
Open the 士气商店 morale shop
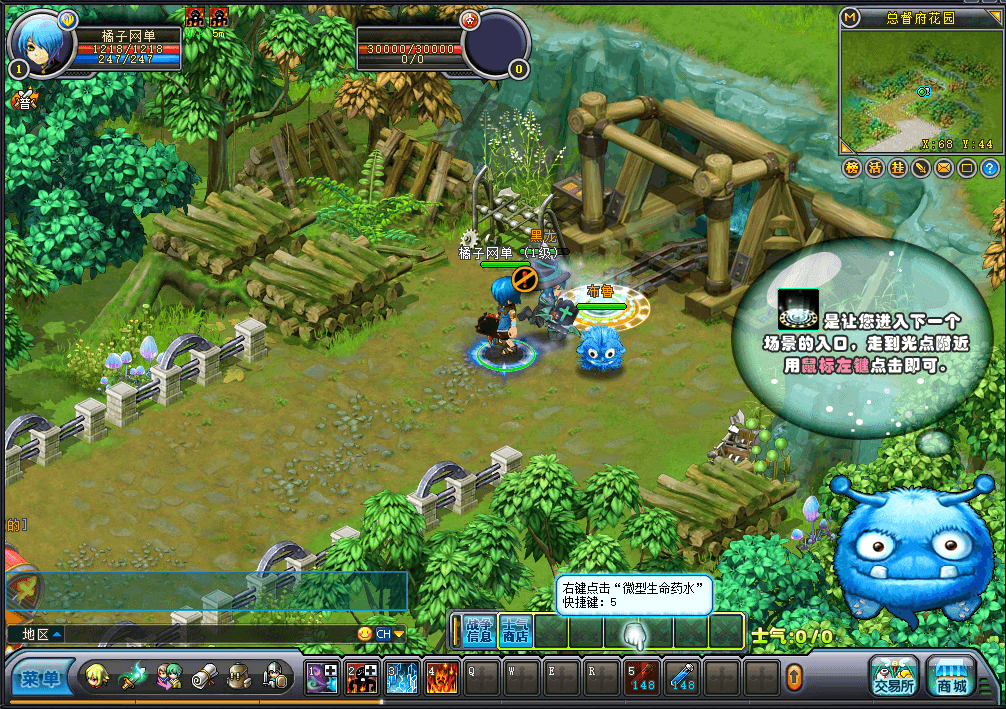[x=514, y=630]
